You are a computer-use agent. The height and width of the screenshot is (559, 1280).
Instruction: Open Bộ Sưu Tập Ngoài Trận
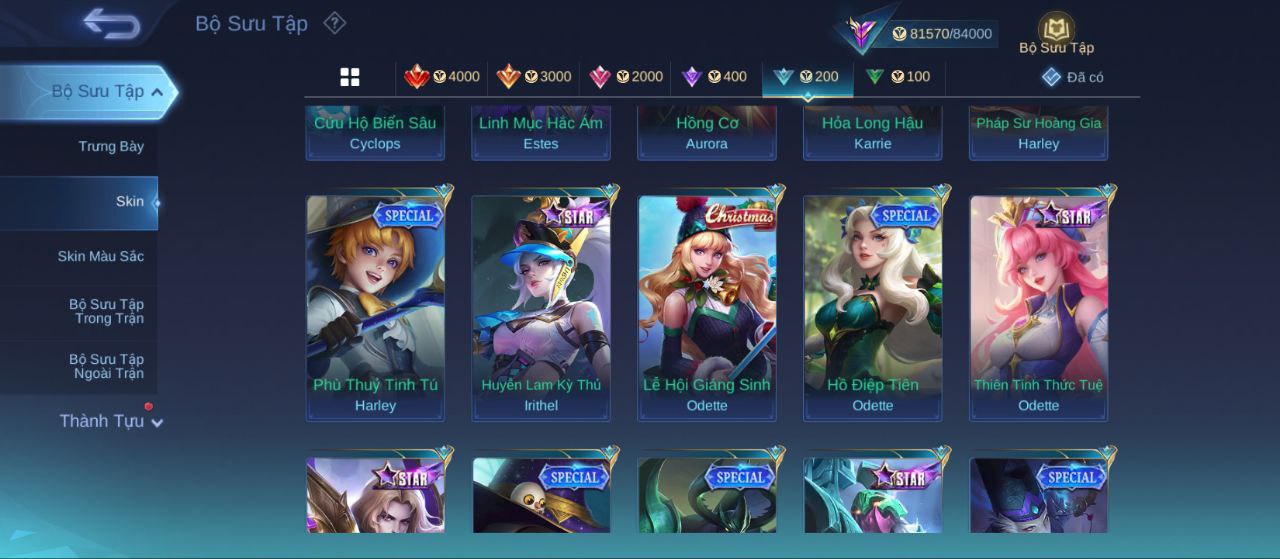[106, 366]
